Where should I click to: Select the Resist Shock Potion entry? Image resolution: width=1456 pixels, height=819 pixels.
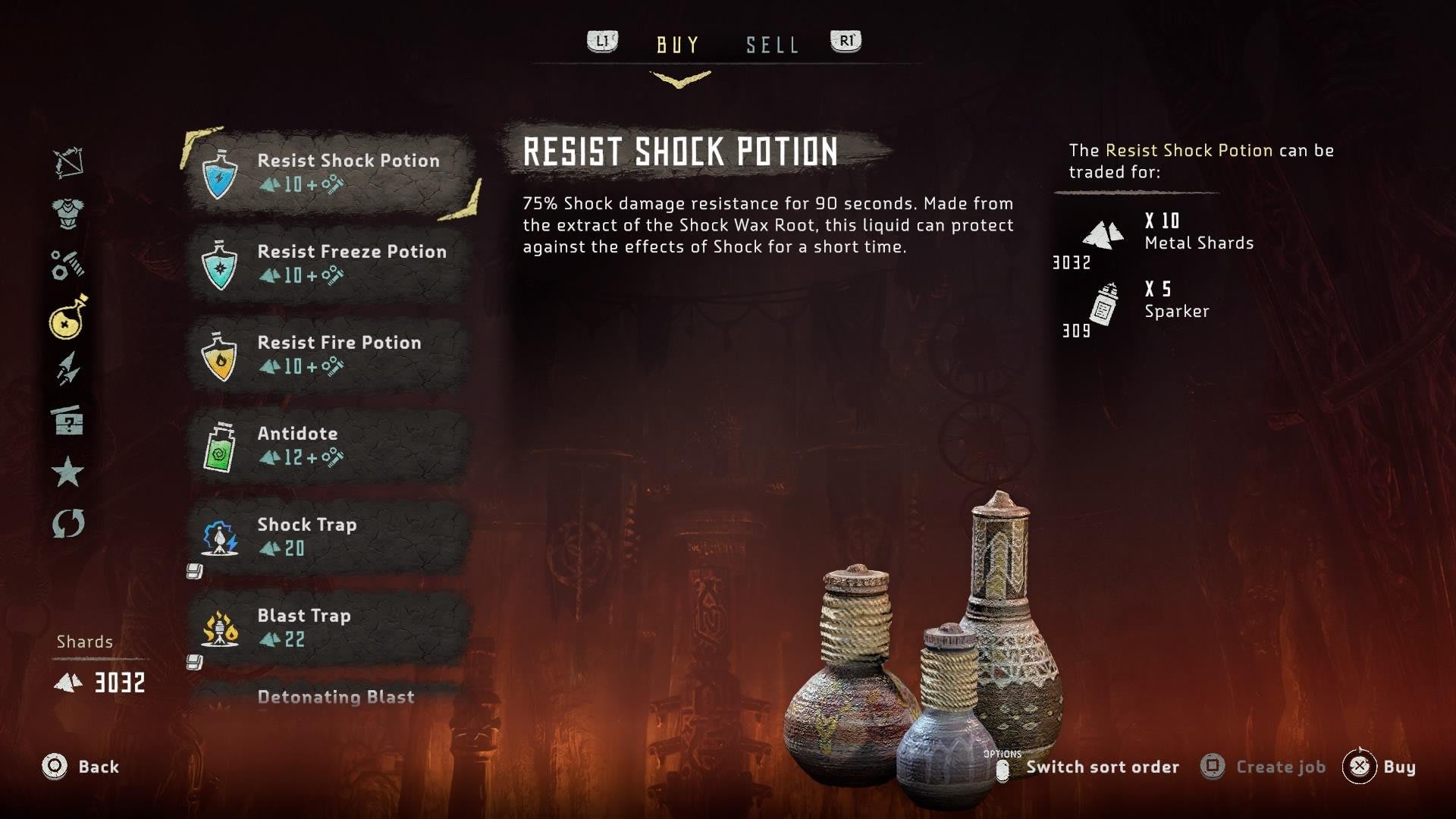click(331, 172)
